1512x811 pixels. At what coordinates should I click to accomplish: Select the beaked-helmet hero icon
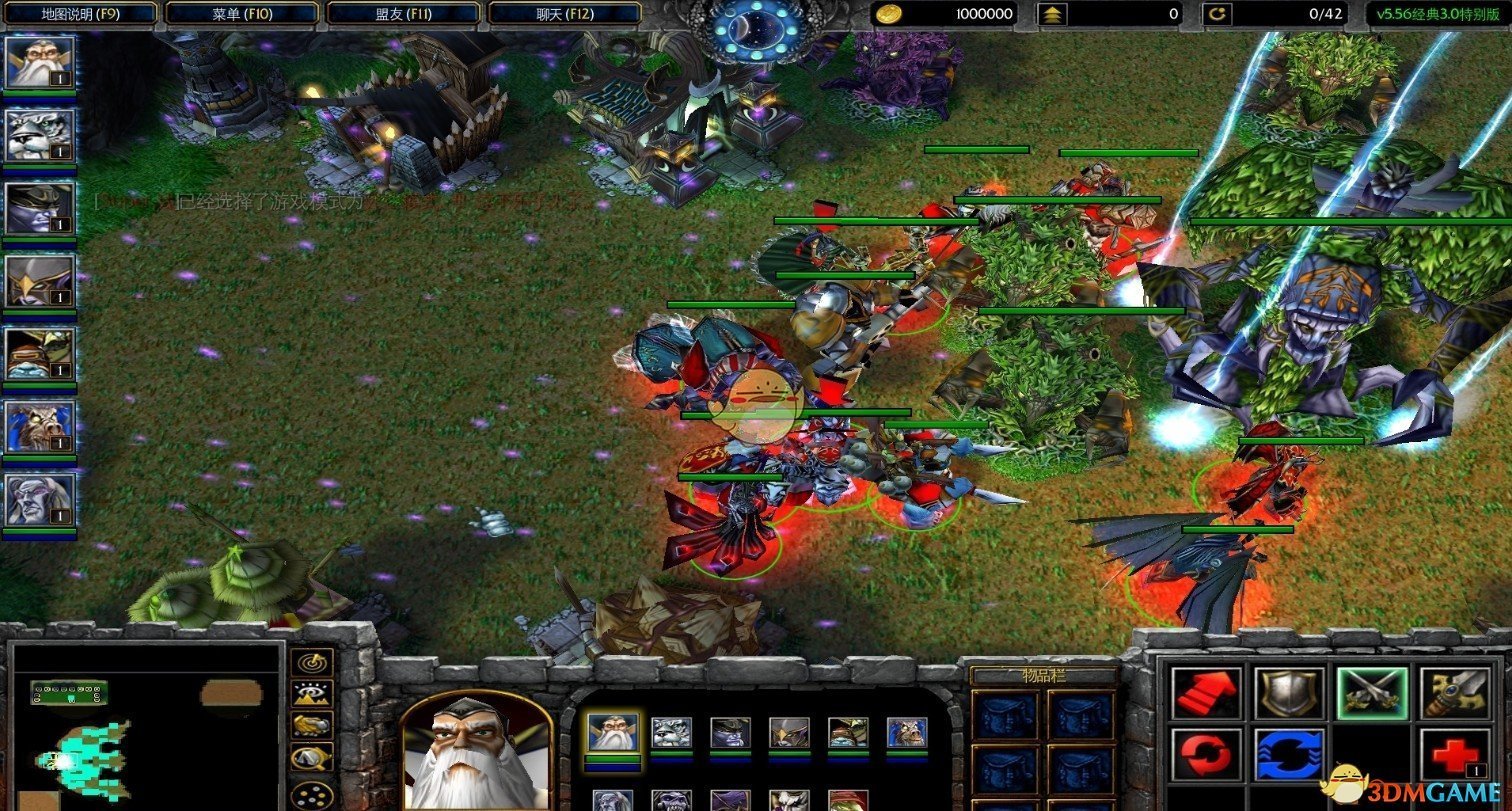click(x=40, y=282)
